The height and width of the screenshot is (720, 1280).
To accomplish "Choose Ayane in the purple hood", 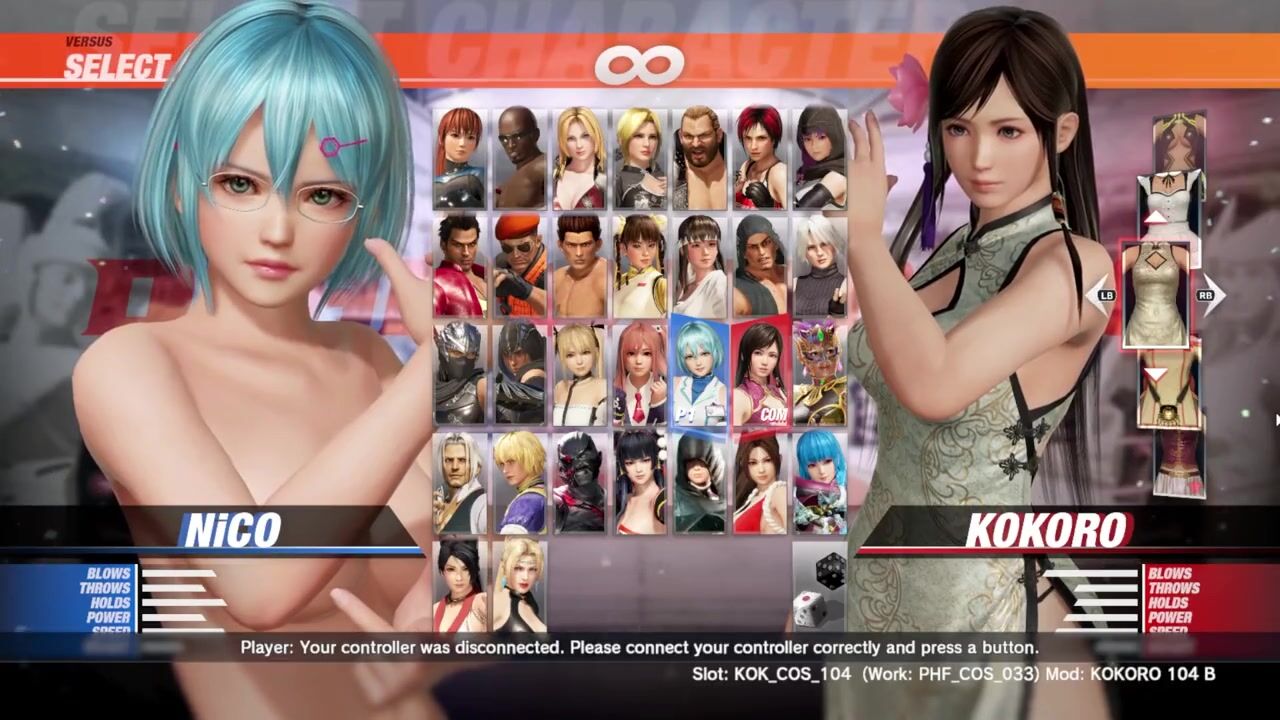I will point(820,158).
